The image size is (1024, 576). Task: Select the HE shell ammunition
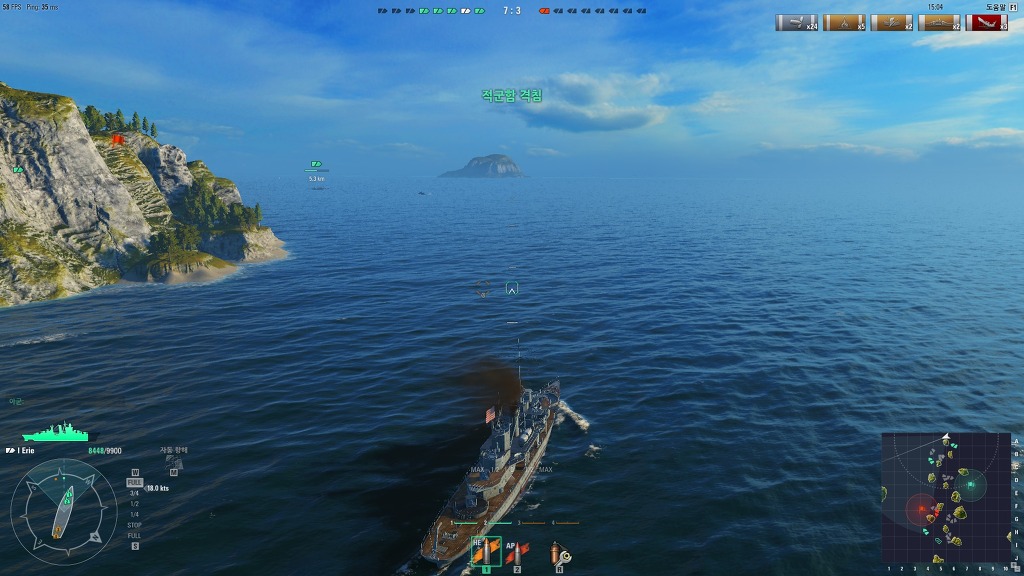coord(486,552)
